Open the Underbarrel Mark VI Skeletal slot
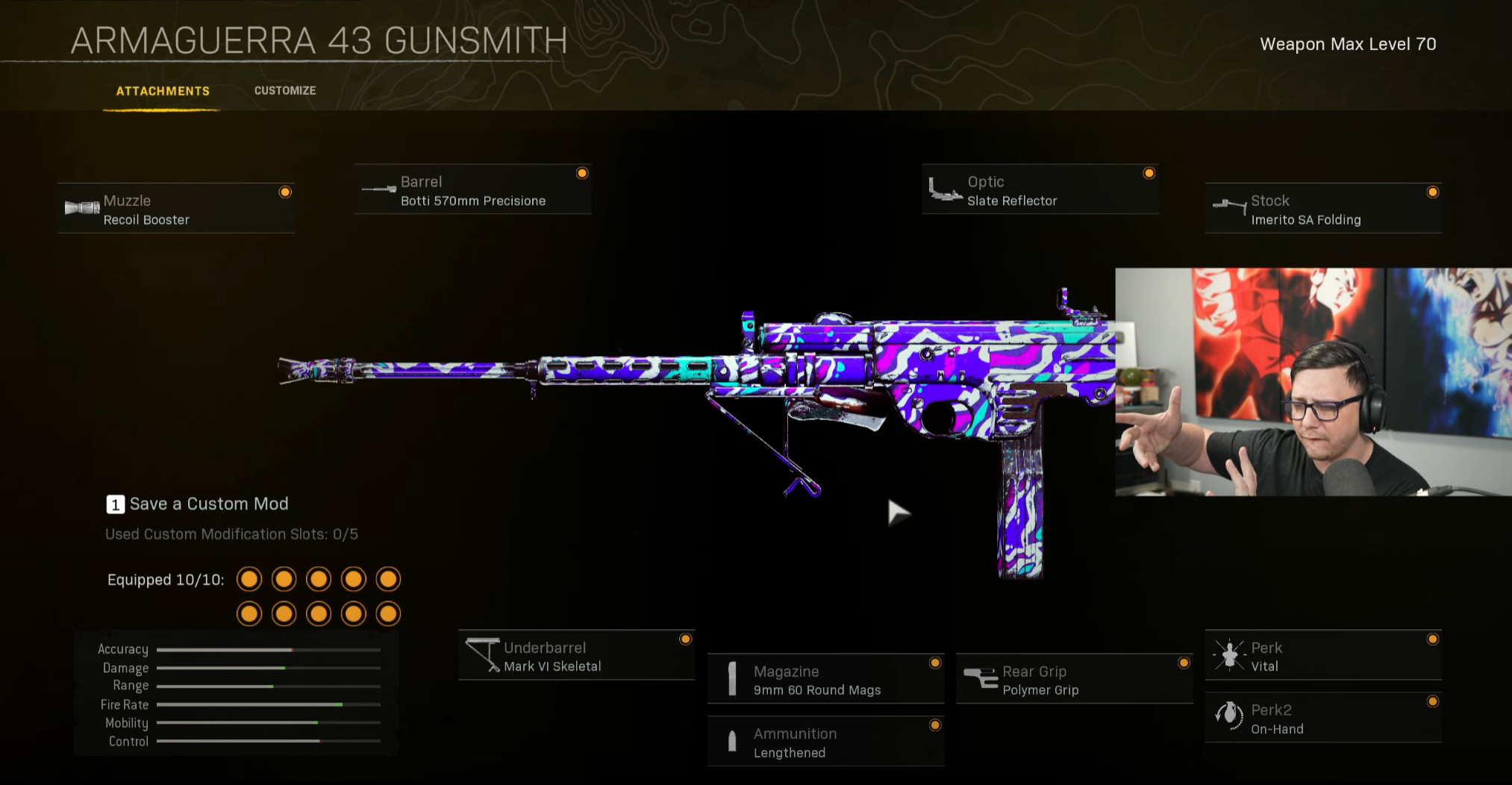This screenshot has width=1512, height=785. (x=576, y=657)
